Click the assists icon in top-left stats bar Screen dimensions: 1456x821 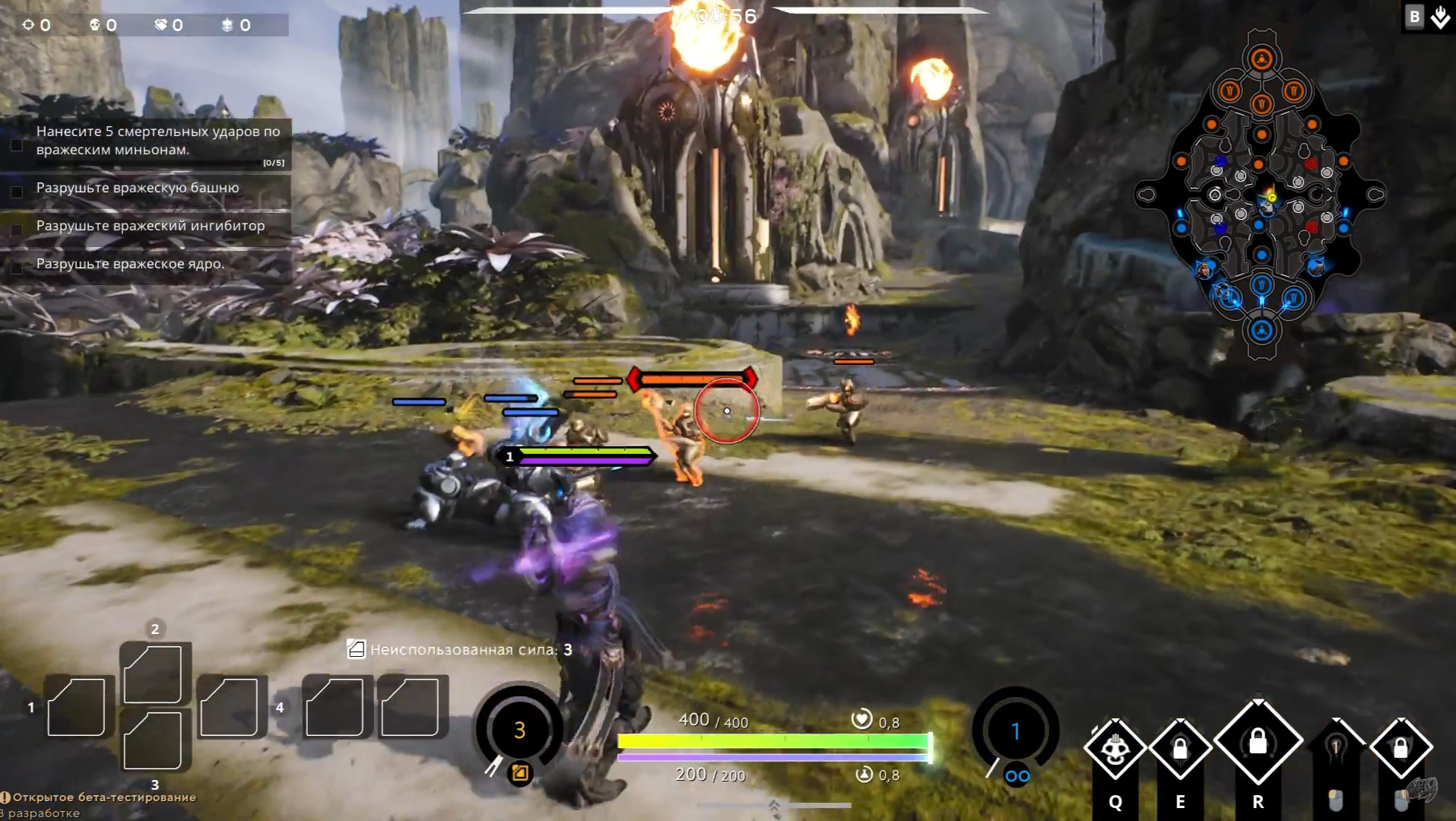pyautogui.click(x=160, y=24)
